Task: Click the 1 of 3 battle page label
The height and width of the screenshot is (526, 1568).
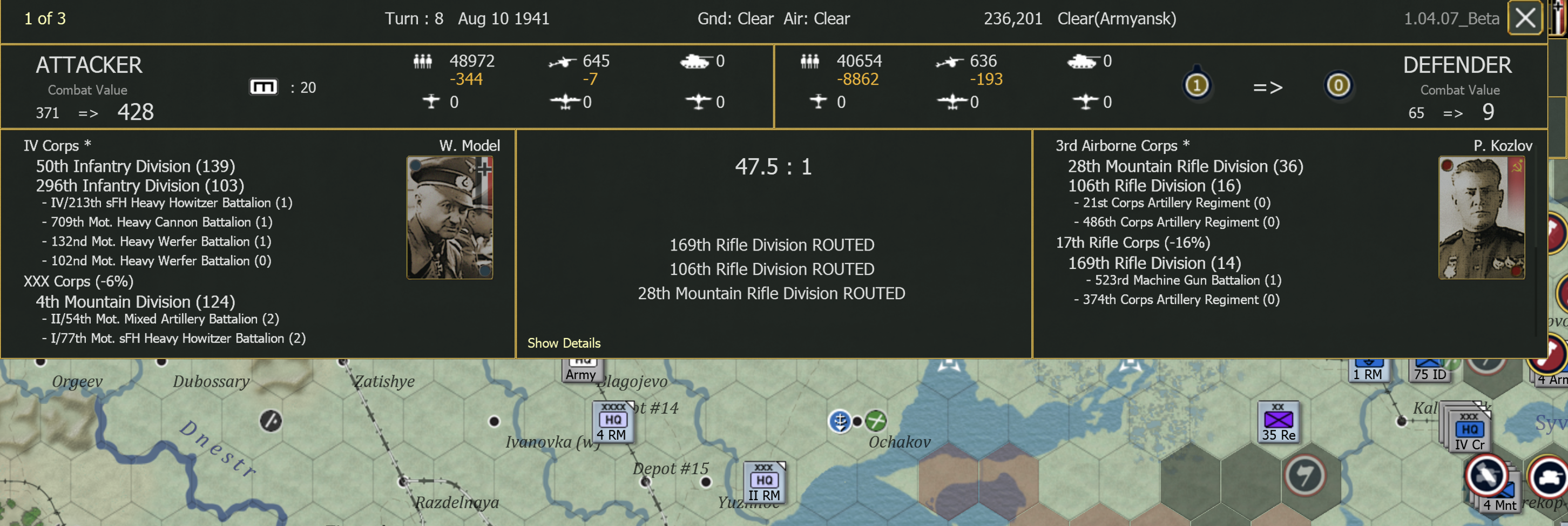Action: (x=45, y=18)
